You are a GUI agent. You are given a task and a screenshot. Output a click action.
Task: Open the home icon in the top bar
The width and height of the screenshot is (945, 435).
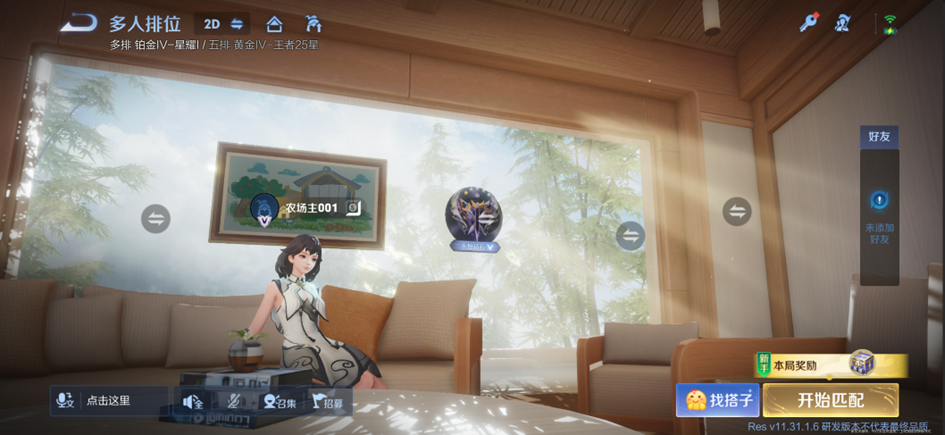[x=274, y=24]
